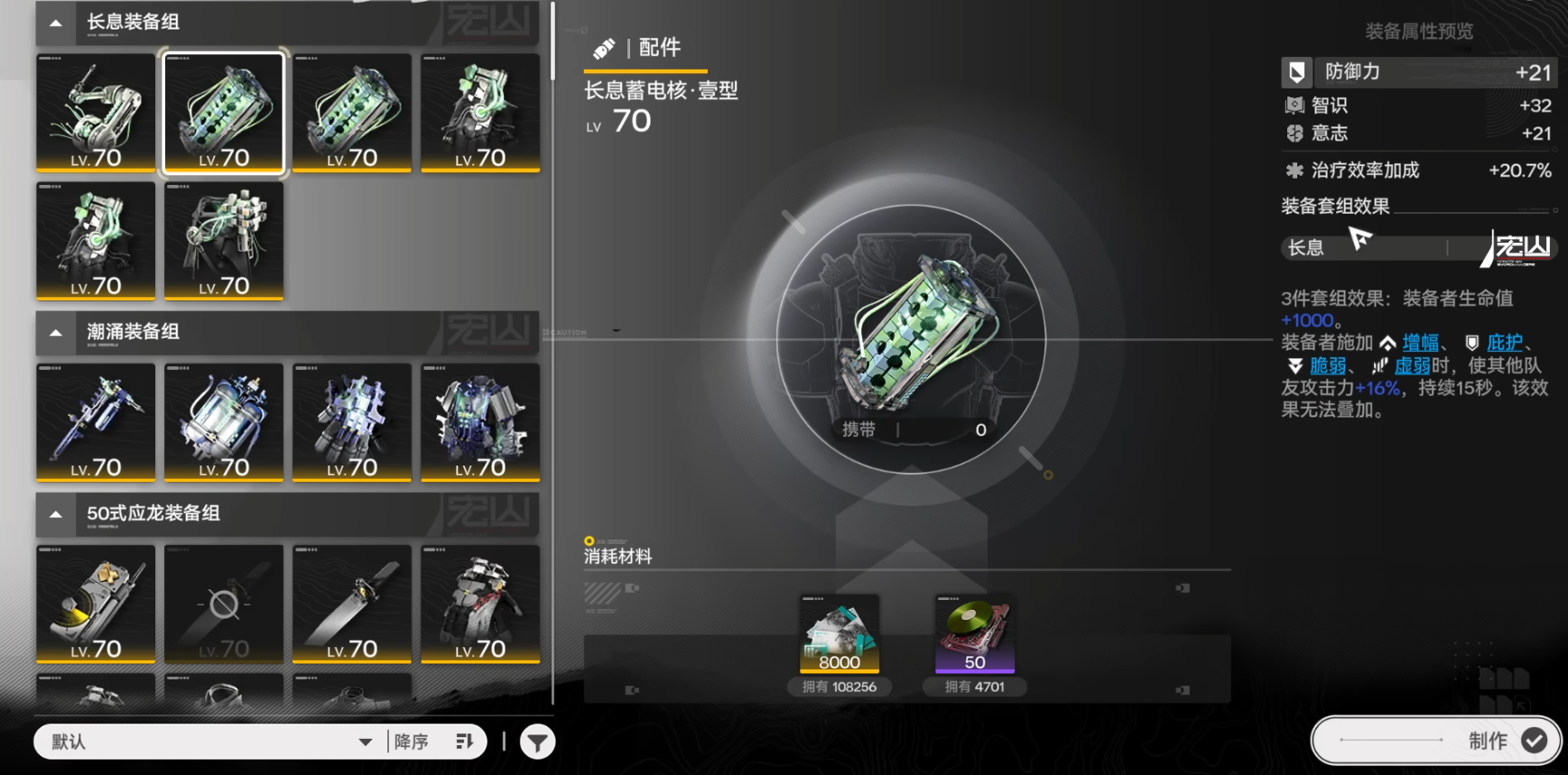Select the green disc material requiring 50
The image size is (1568, 775).
pyautogui.click(x=975, y=633)
